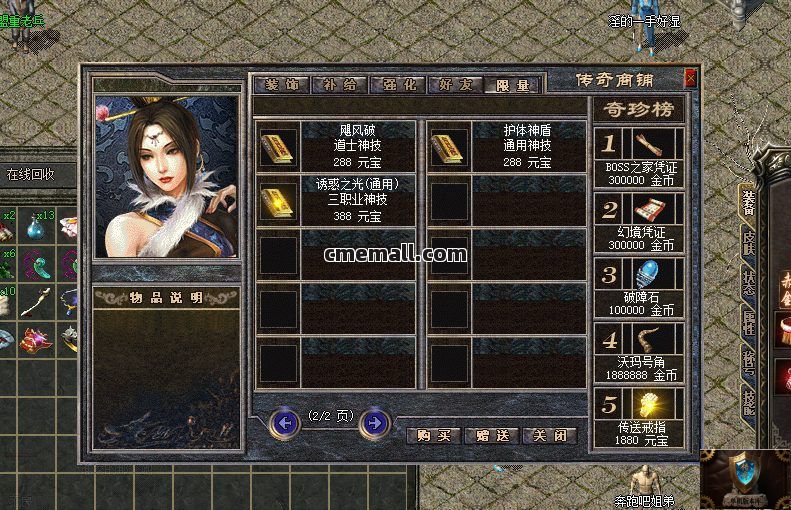Click the 关闭 close button
The image size is (791, 510).
pyautogui.click(x=550, y=436)
